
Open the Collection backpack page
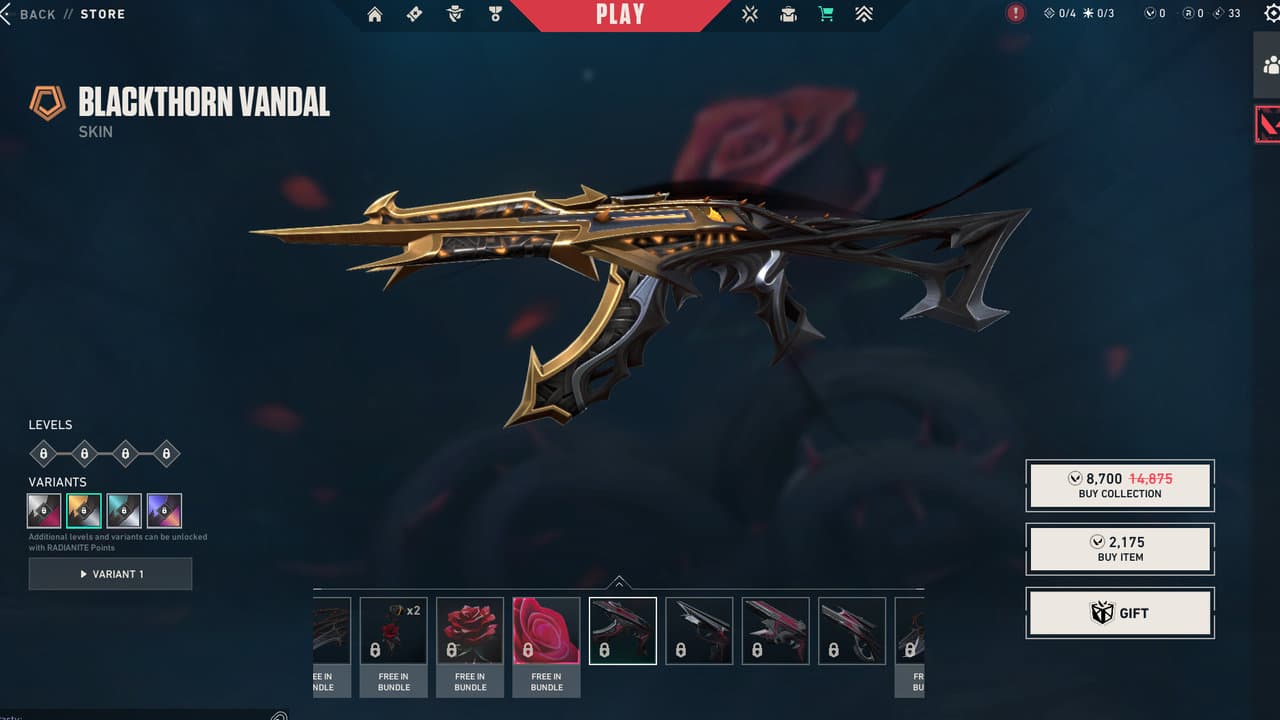pos(788,14)
